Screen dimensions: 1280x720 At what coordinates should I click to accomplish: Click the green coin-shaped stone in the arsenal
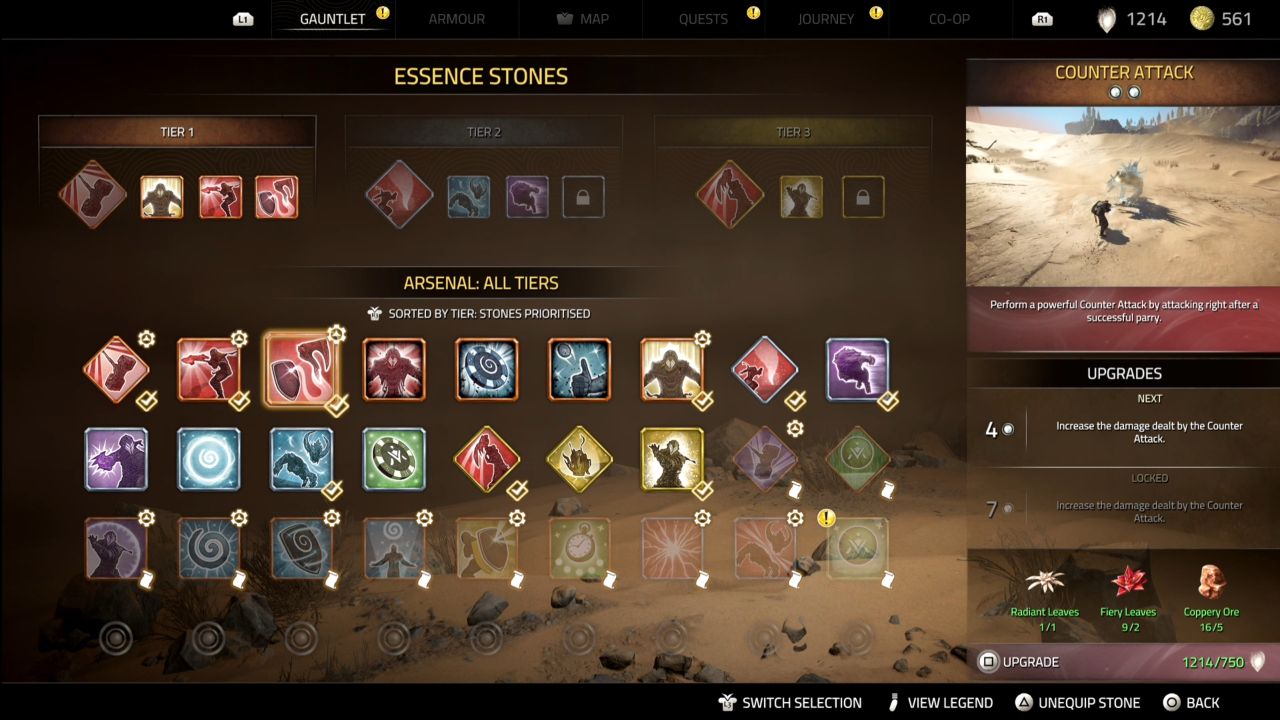point(394,460)
